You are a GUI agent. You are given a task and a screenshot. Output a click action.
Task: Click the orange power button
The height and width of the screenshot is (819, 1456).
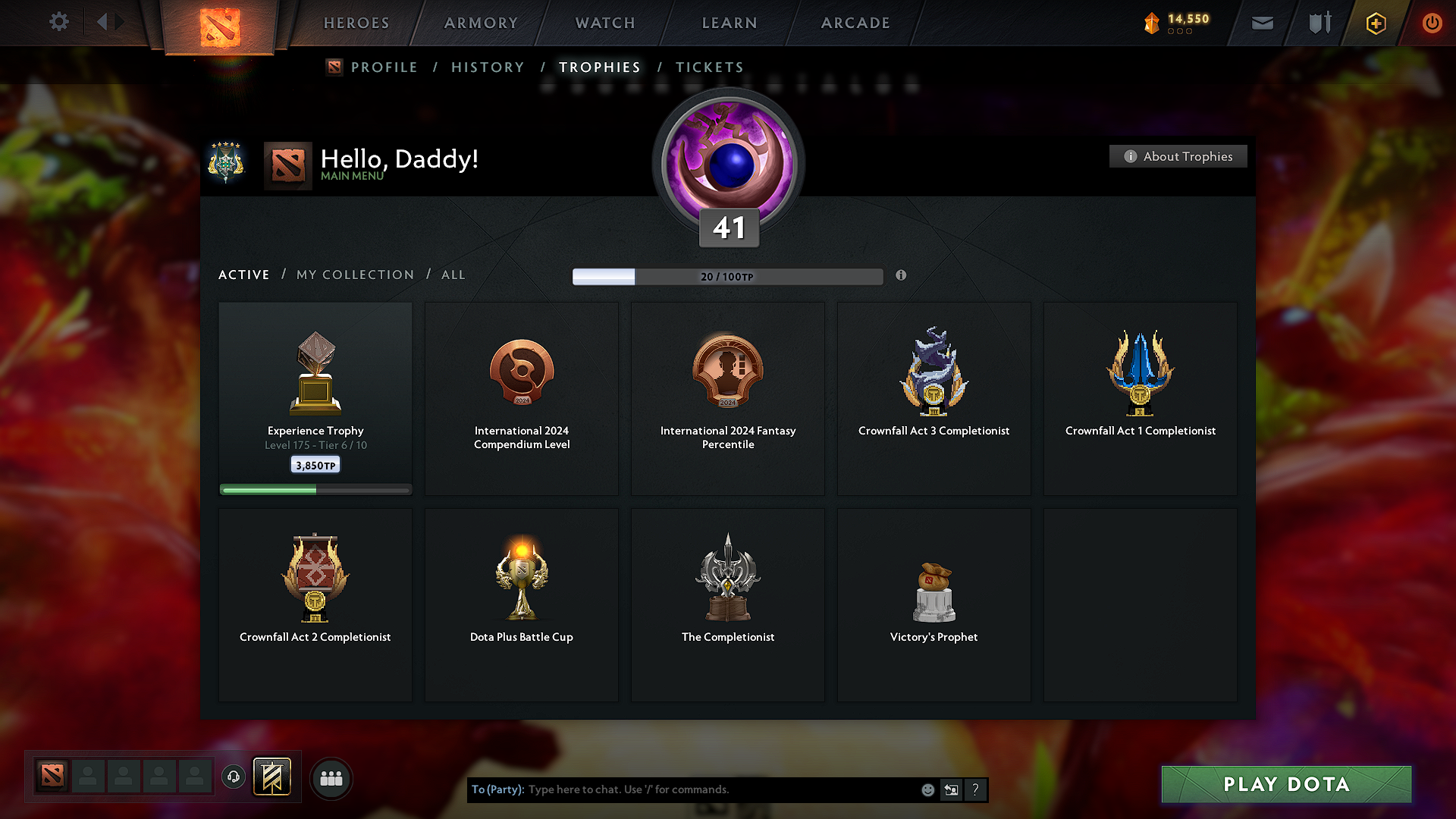point(1432,23)
